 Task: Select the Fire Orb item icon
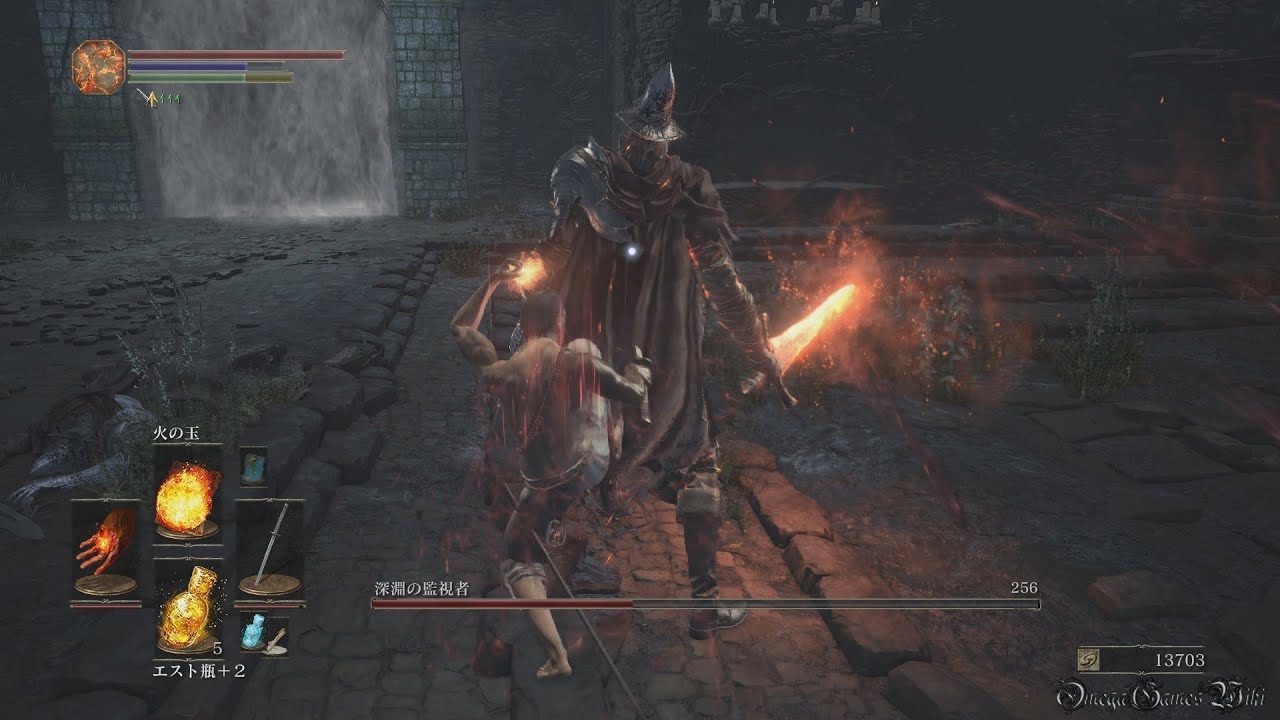(185, 500)
